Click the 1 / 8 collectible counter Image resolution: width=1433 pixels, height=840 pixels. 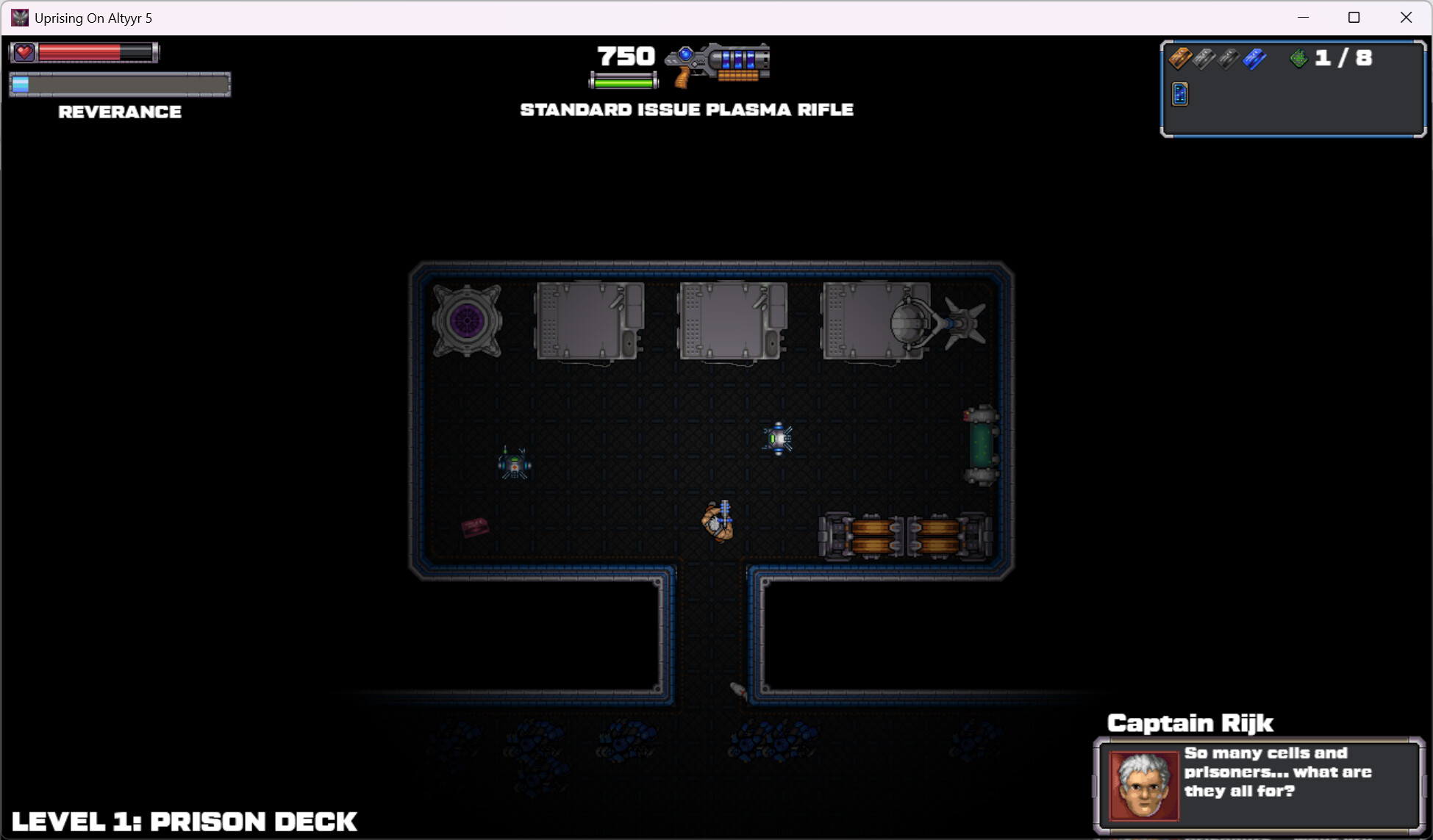click(x=1343, y=57)
